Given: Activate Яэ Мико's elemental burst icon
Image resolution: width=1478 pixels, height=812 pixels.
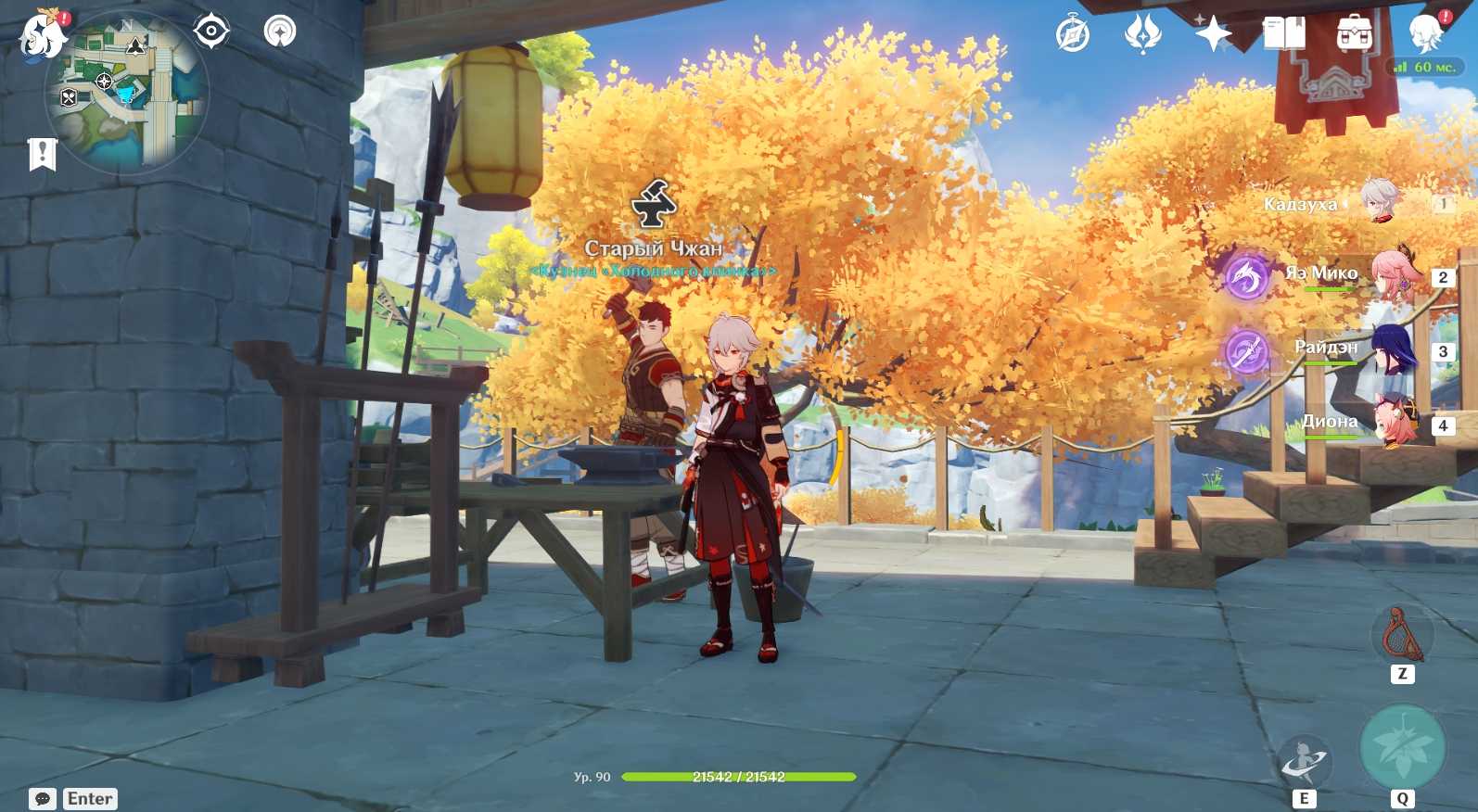Looking at the screenshot, I should pos(1246,275).
